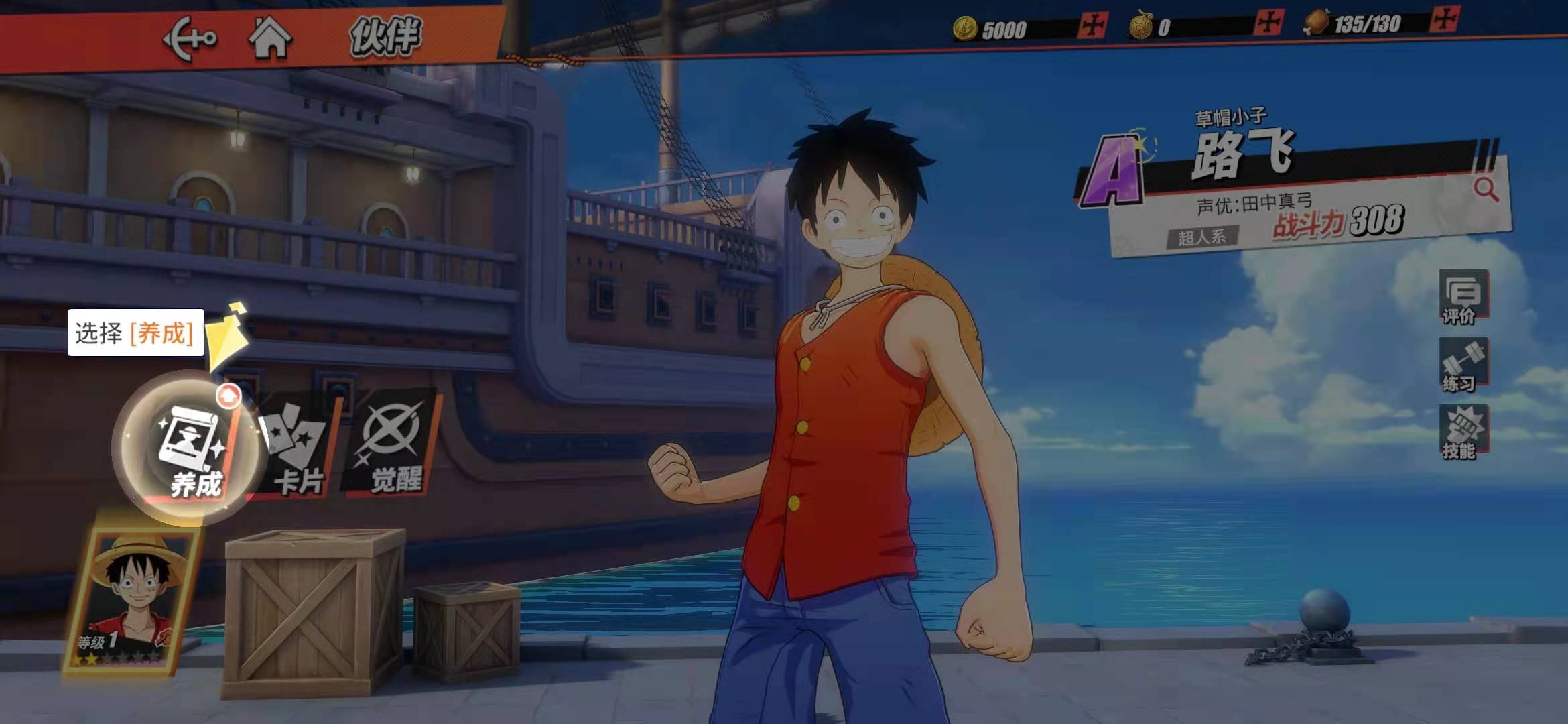
Task: Go back with the anchor icon
Action: coord(190,39)
